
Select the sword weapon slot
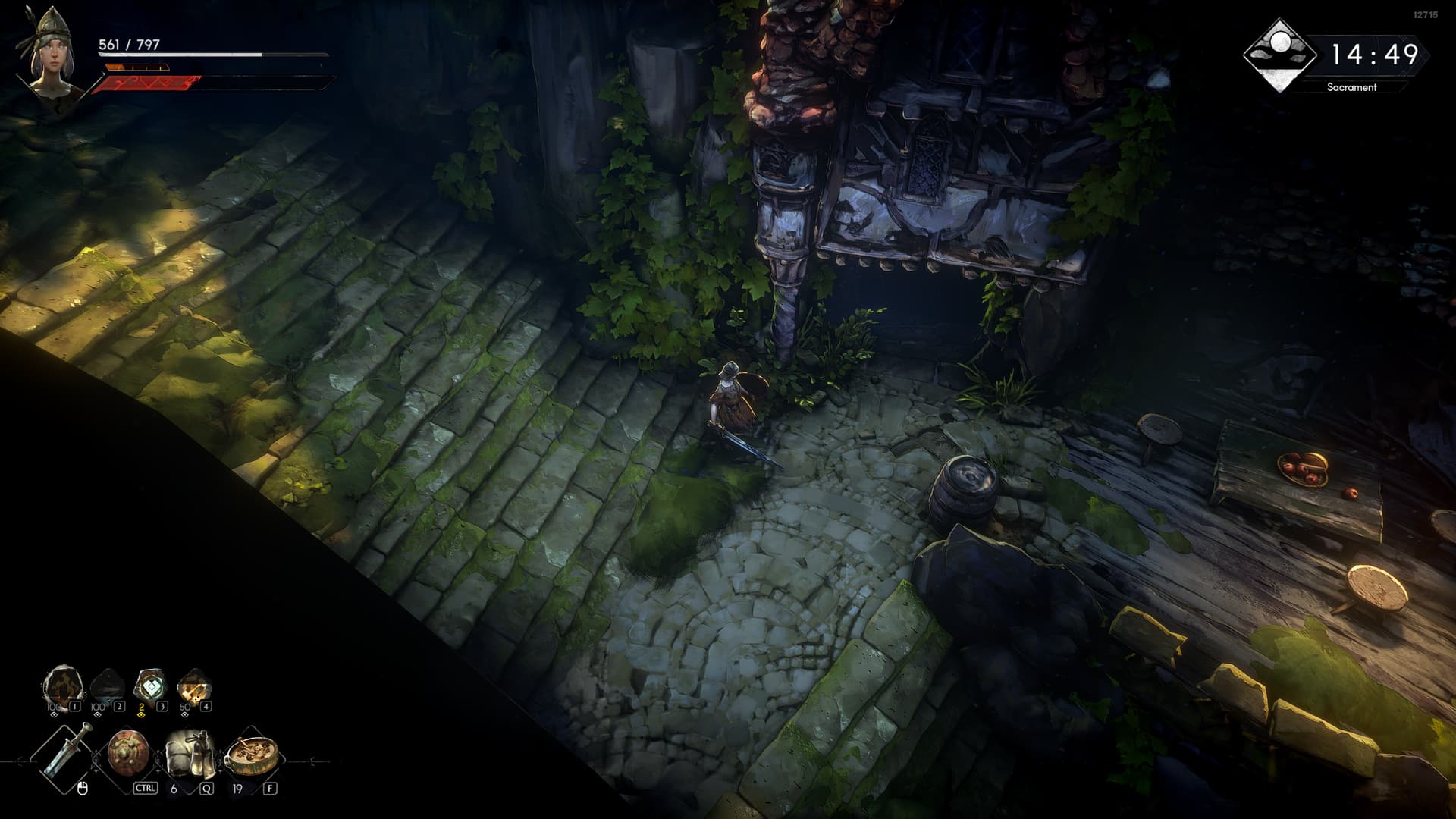pyautogui.click(x=67, y=749)
